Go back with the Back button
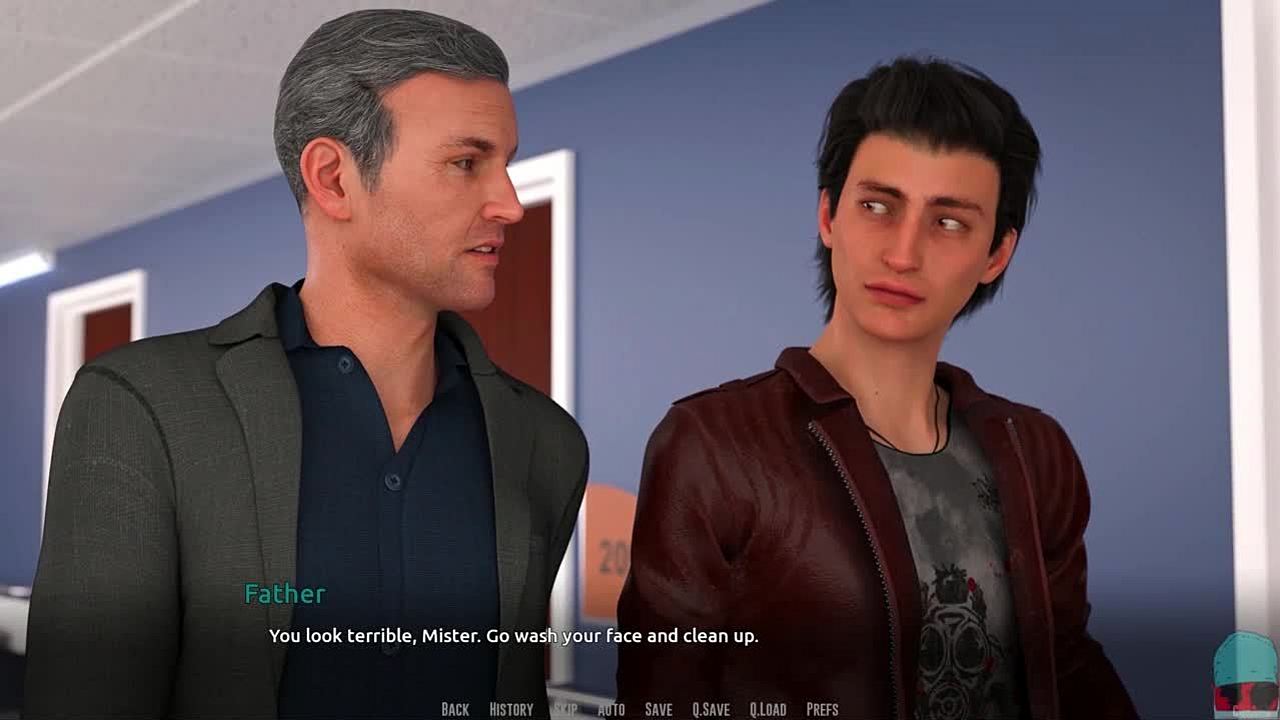This screenshot has width=1280, height=720. (455, 709)
